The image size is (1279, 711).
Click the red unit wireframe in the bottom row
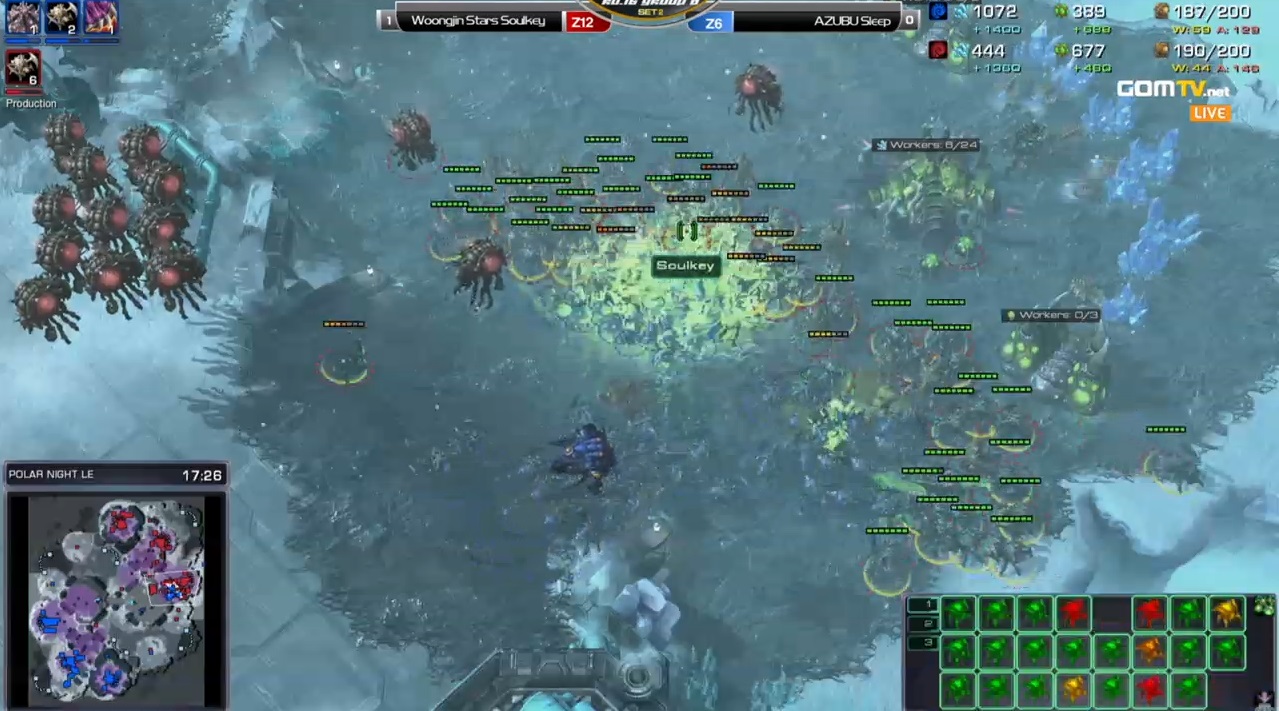coord(1150,689)
